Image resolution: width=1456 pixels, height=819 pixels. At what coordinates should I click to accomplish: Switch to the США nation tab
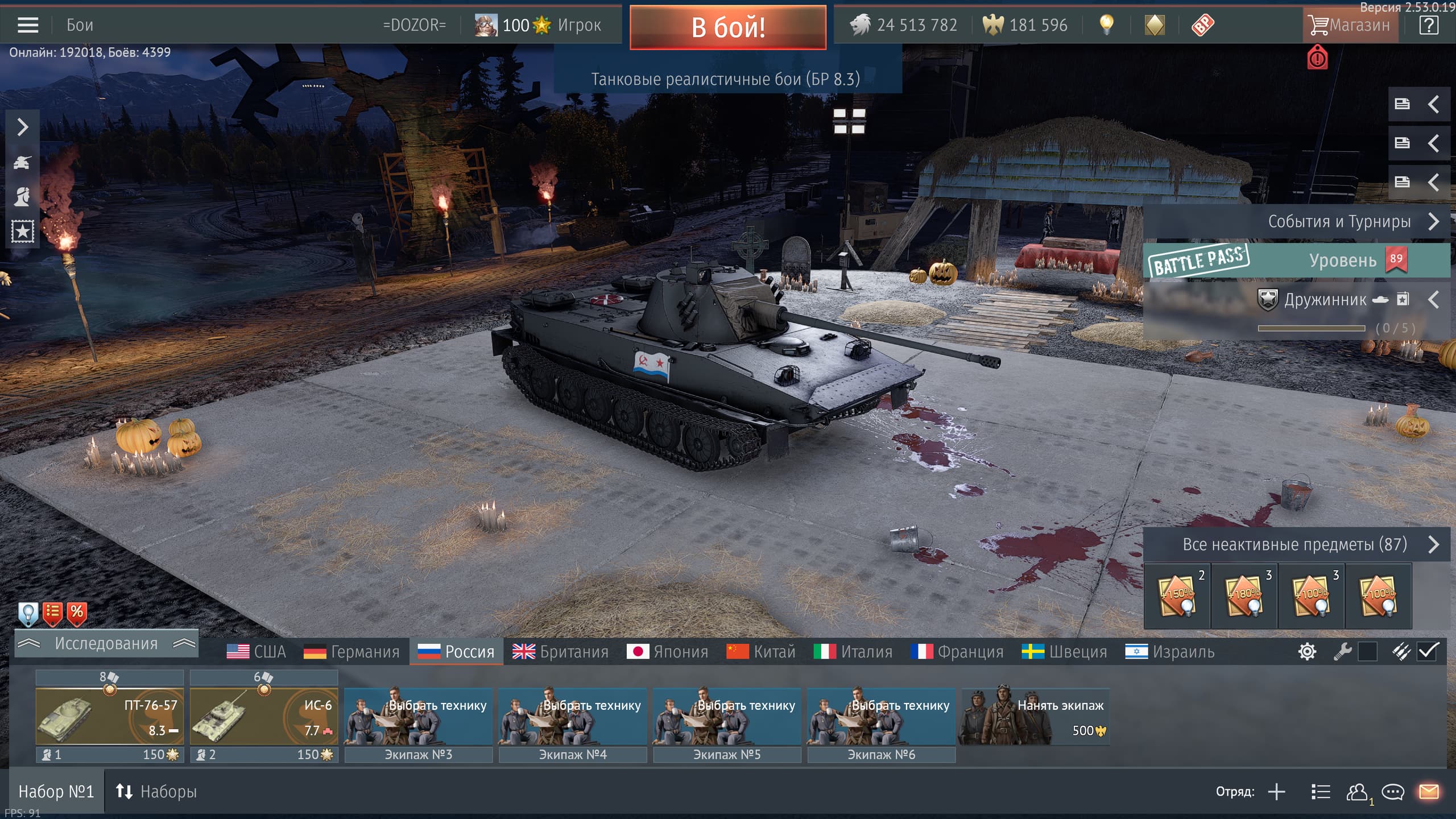pos(256,652)
